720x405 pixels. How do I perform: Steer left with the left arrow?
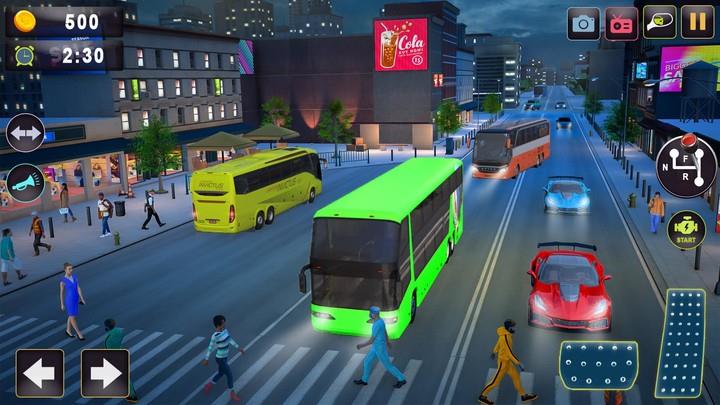point(40,373)
